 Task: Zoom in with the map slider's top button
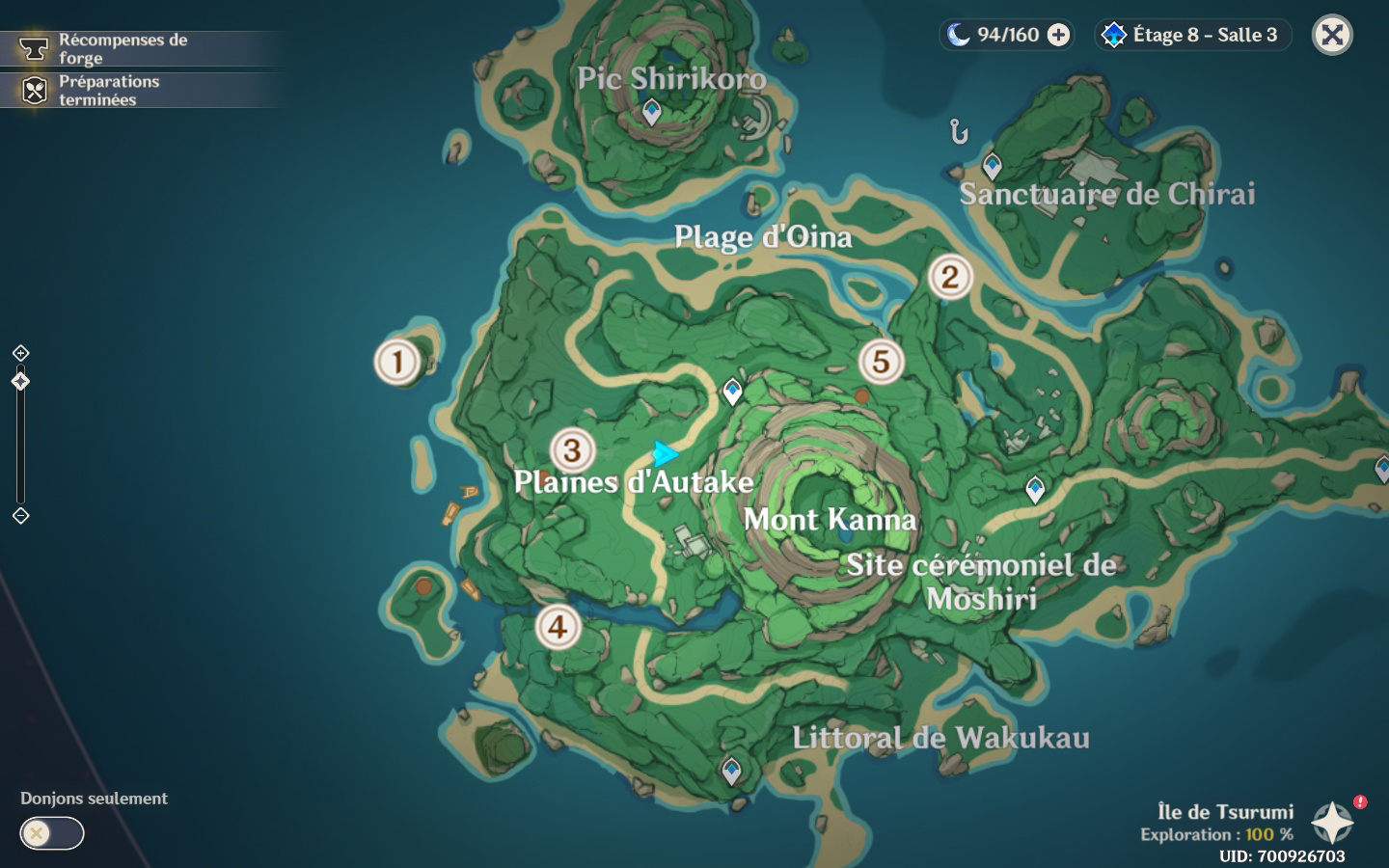(20, 353)
